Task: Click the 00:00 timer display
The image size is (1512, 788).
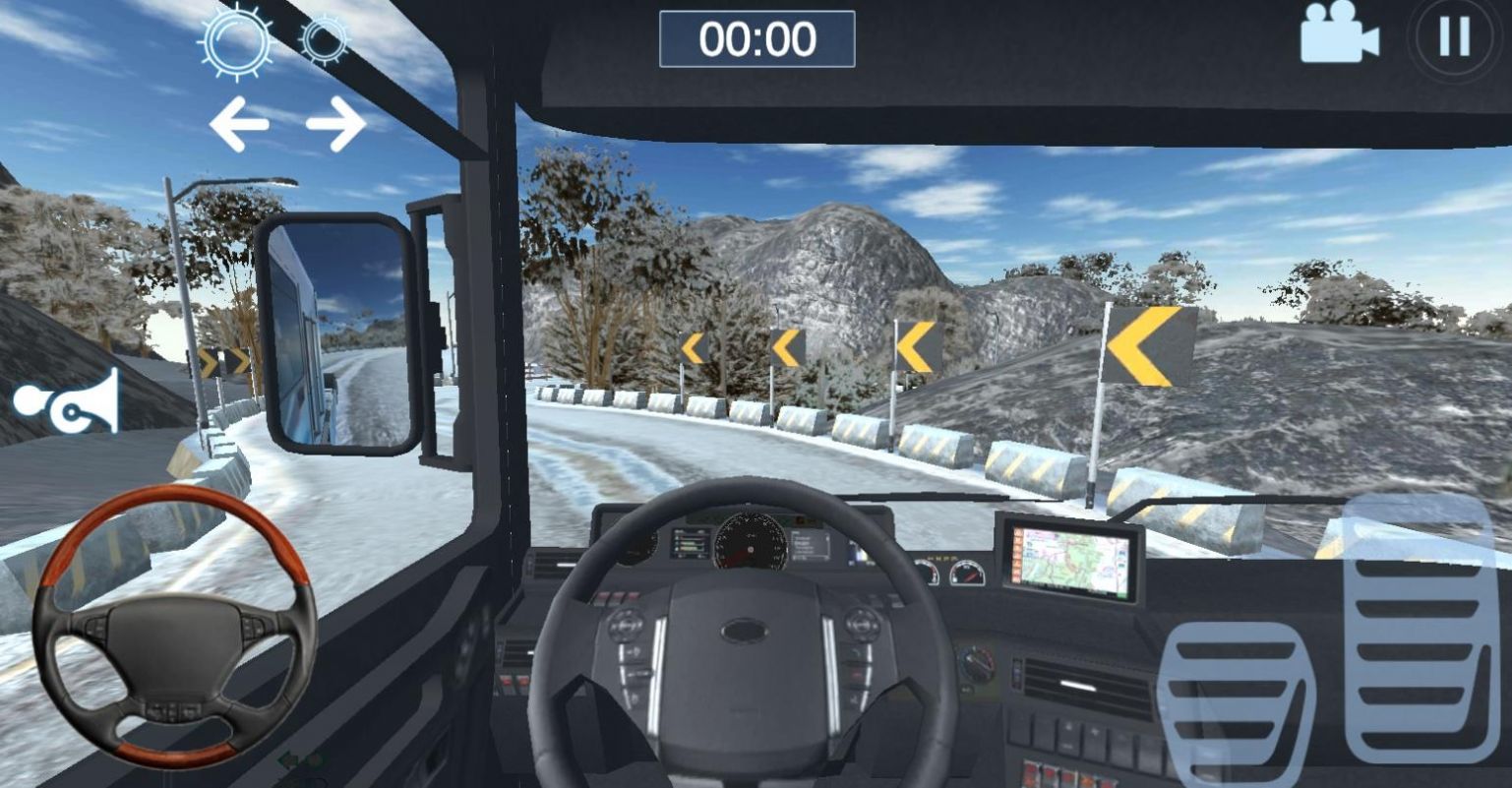Action: pyautogui.click(x=757, y=36)
